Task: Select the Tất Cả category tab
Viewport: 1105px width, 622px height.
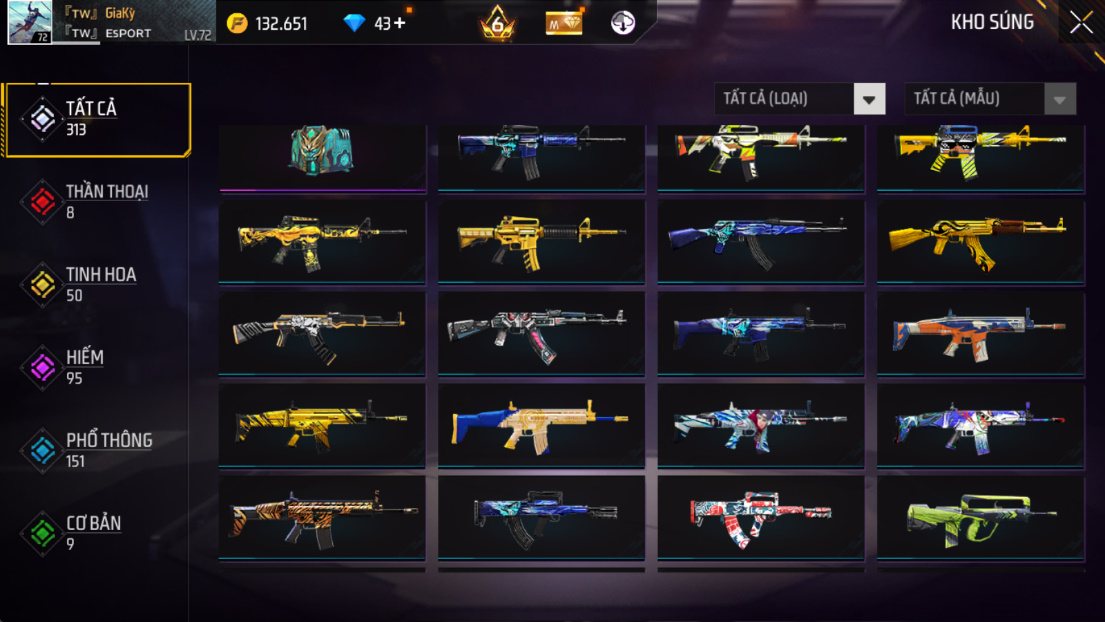Action: coord(97,119)
